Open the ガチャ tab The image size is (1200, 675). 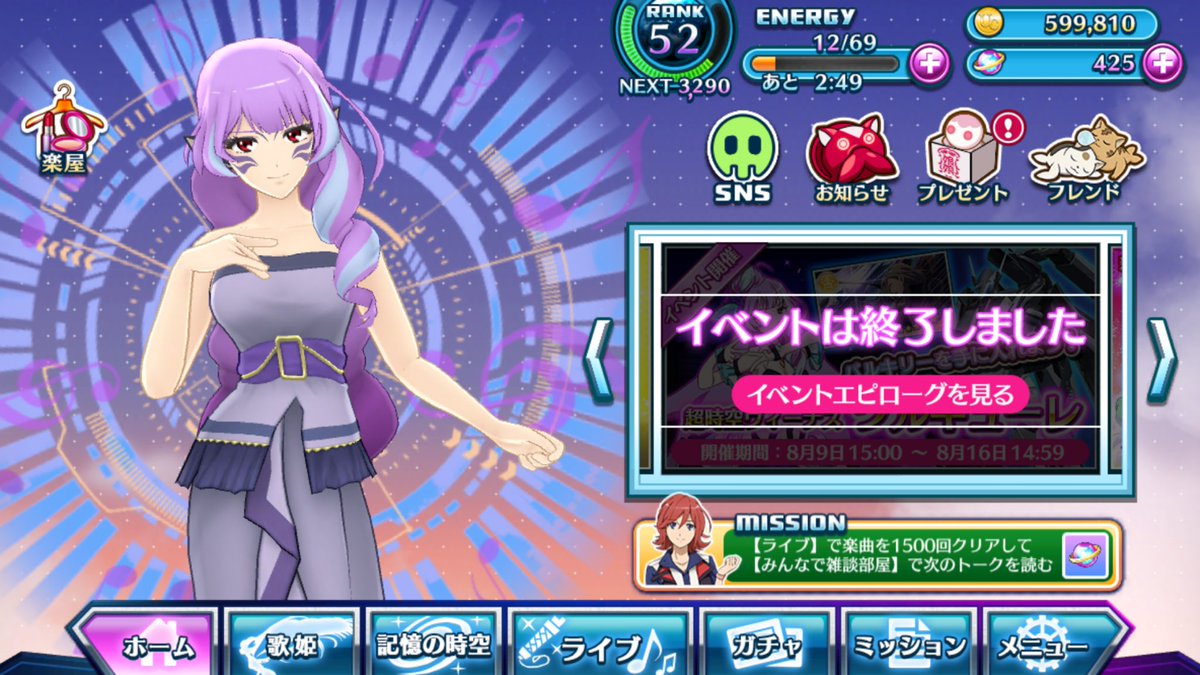pos(765,646)
